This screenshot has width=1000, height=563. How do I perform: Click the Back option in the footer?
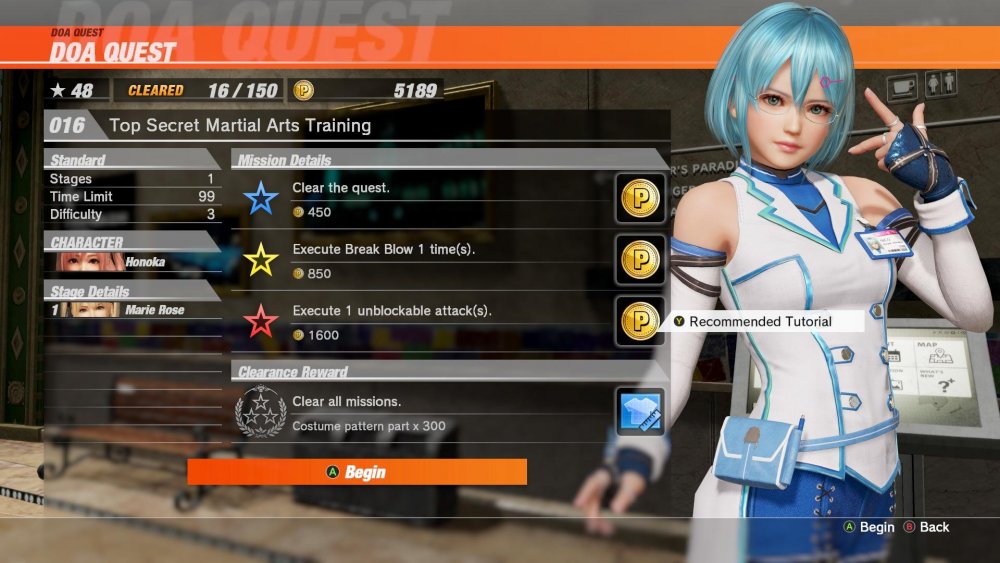coord(926,527)
